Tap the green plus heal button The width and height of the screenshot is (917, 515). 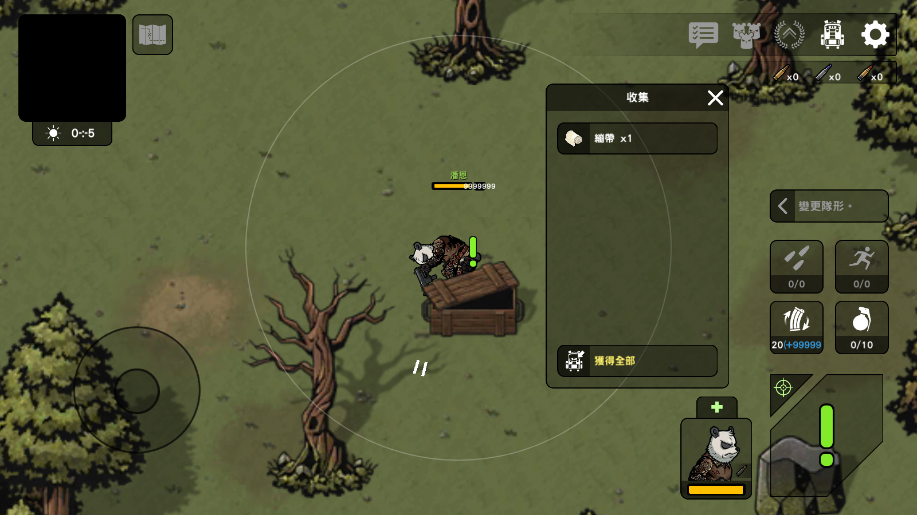[716, 407]
